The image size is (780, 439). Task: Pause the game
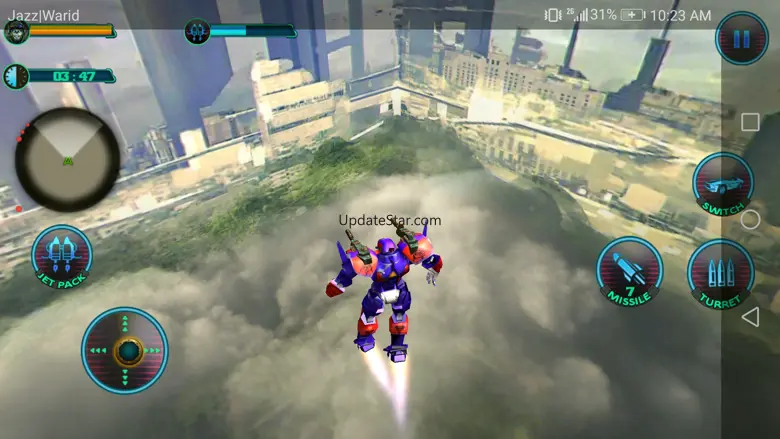(x=741, y=39)
